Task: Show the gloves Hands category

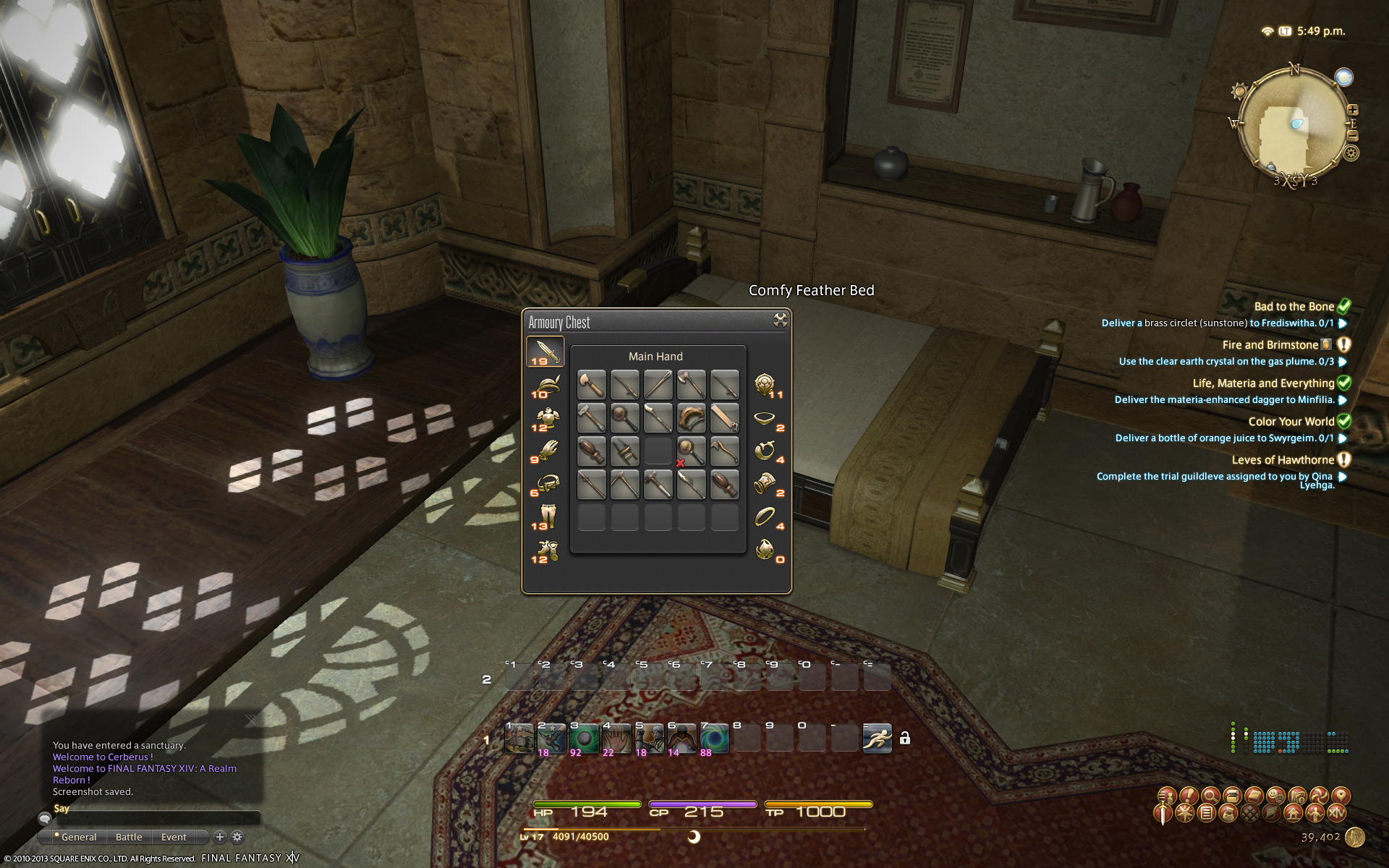Action: 547,451
